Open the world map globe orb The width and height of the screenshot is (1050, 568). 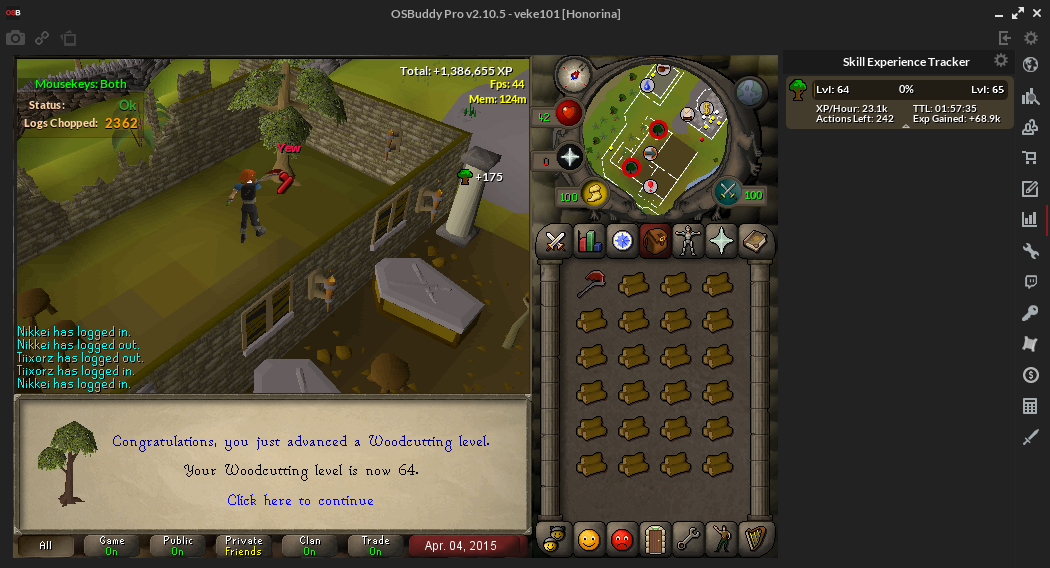[x=751, y=92]
